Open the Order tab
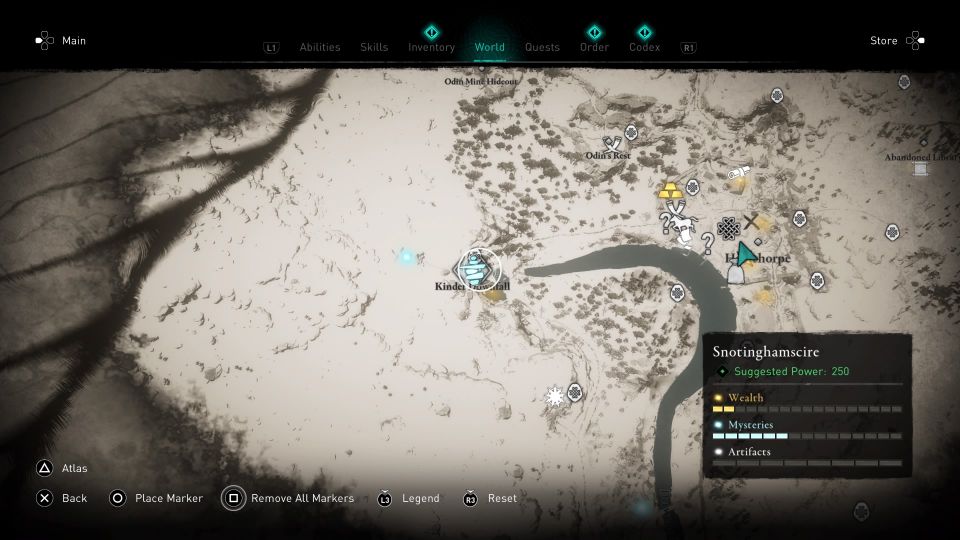 (594, 47)
